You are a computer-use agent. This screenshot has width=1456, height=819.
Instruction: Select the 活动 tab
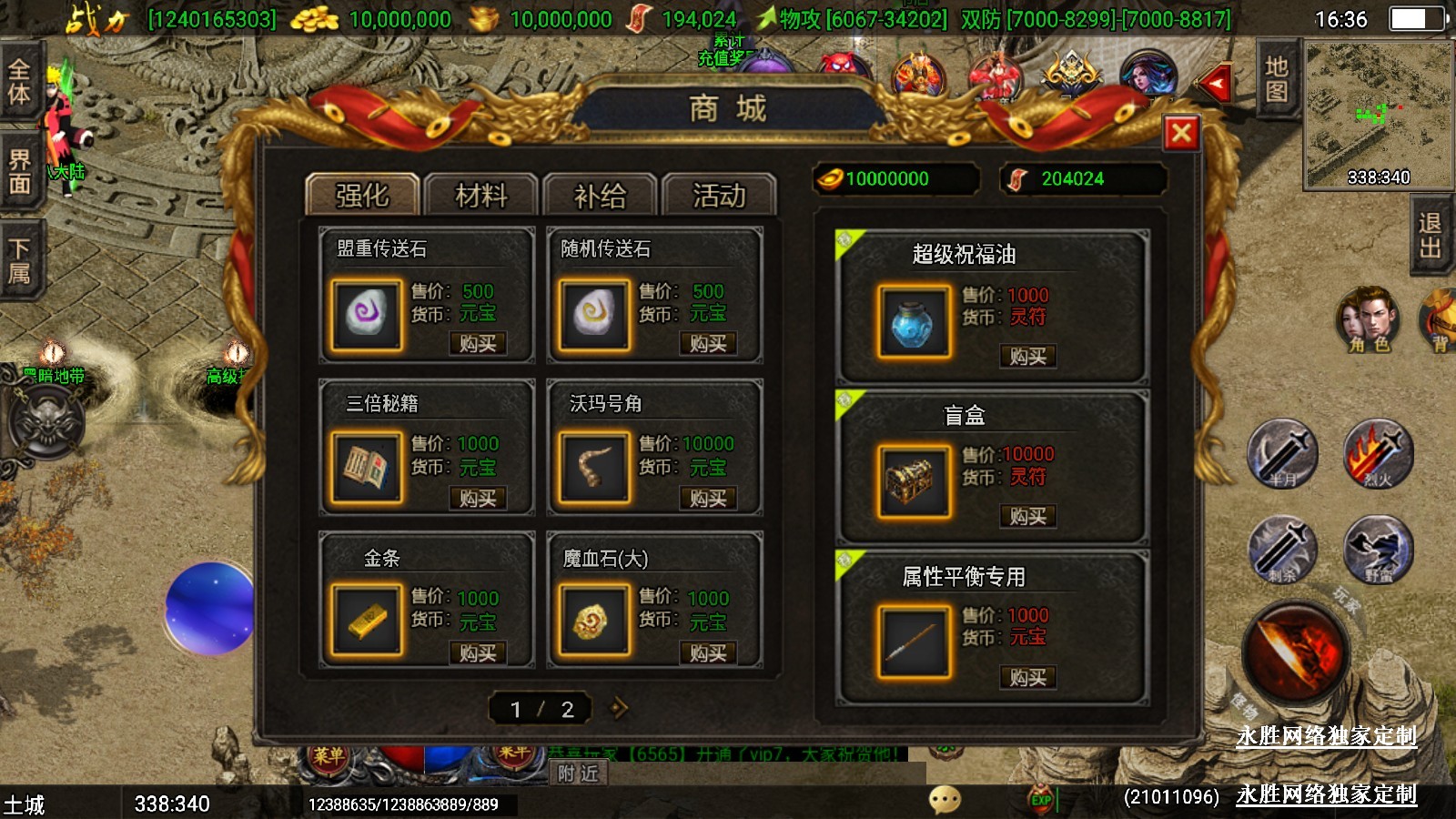(x=719, y=195)
